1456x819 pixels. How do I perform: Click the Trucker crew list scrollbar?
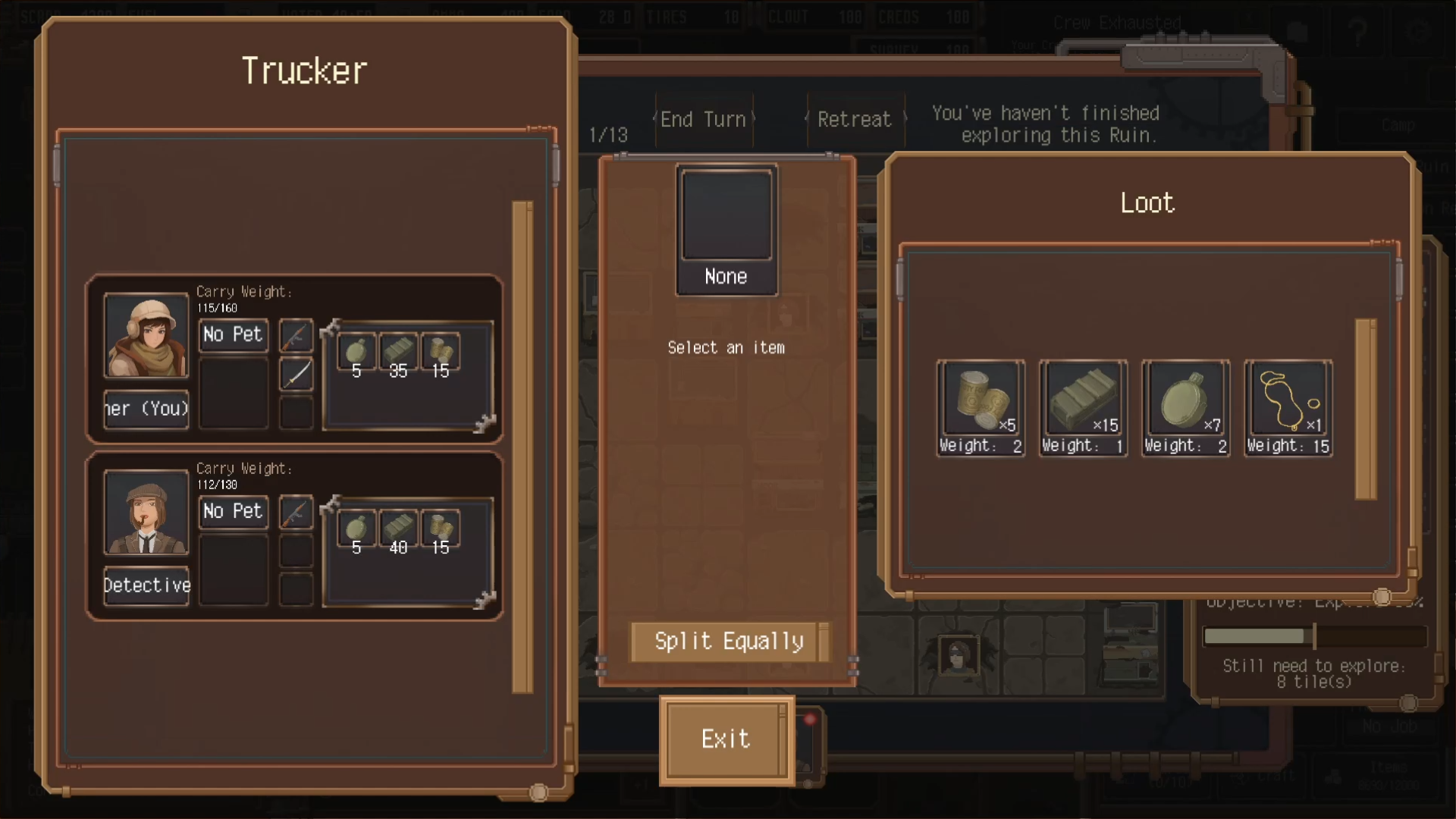[x=522, y=447]
